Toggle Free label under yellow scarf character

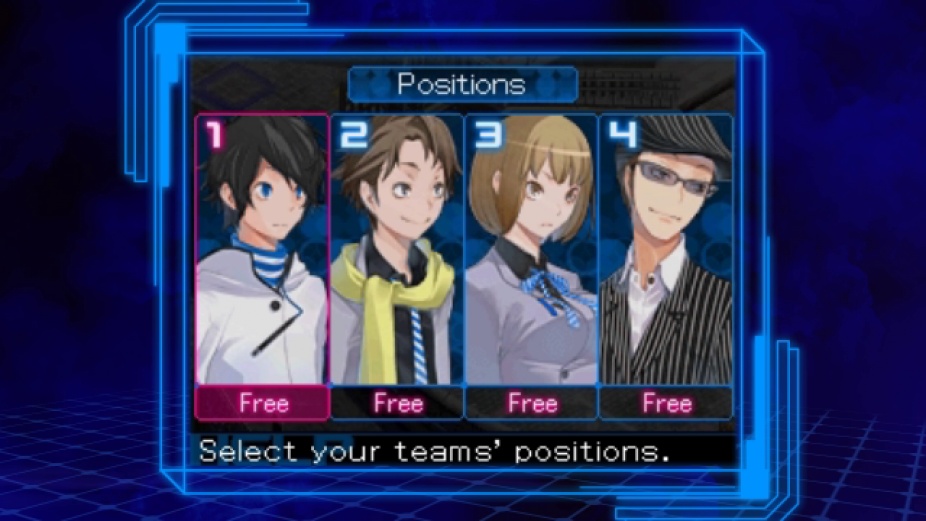click(397, 403)
